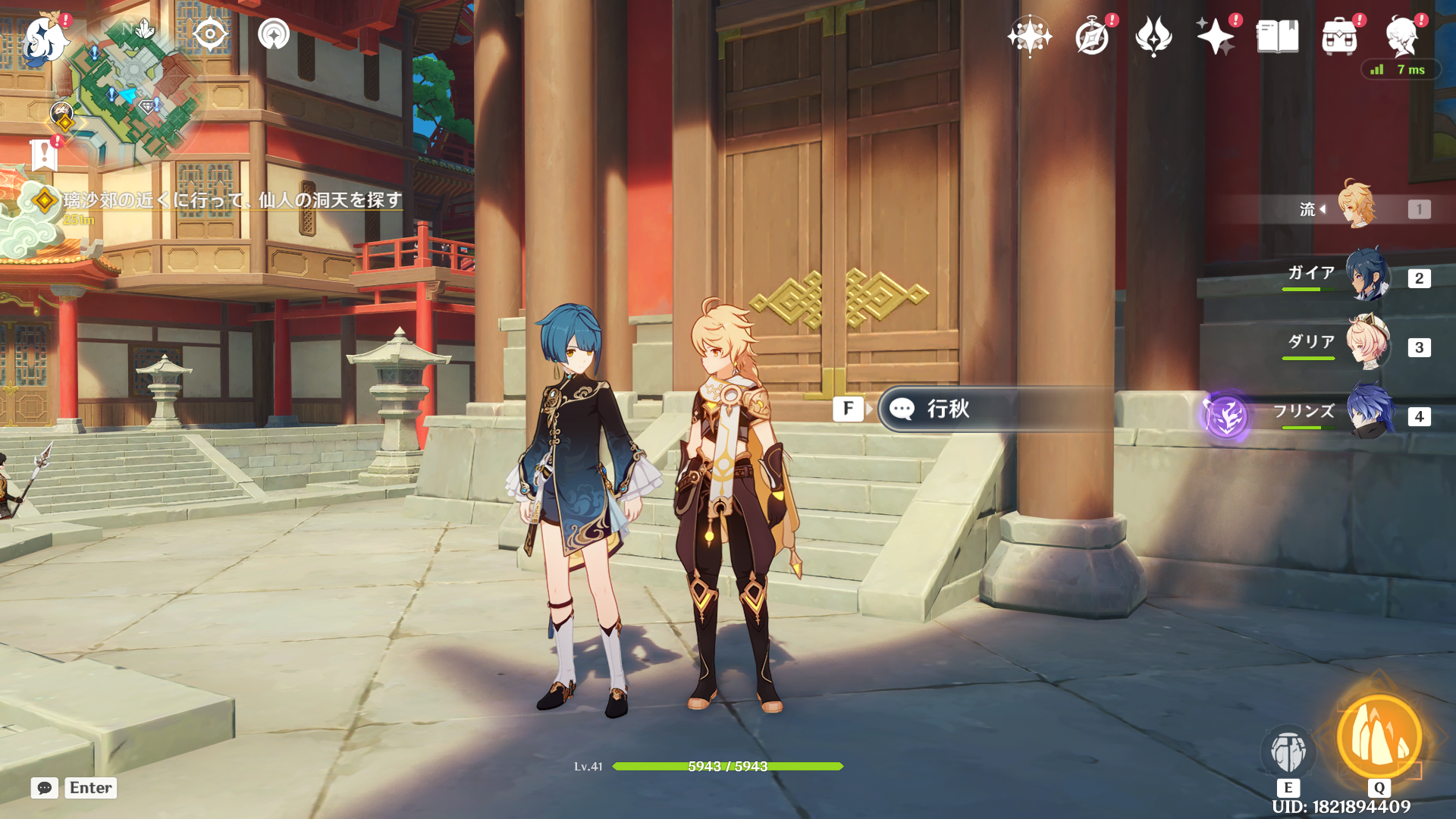Open the adventurer handbook book icon

tap(1278, 36)
